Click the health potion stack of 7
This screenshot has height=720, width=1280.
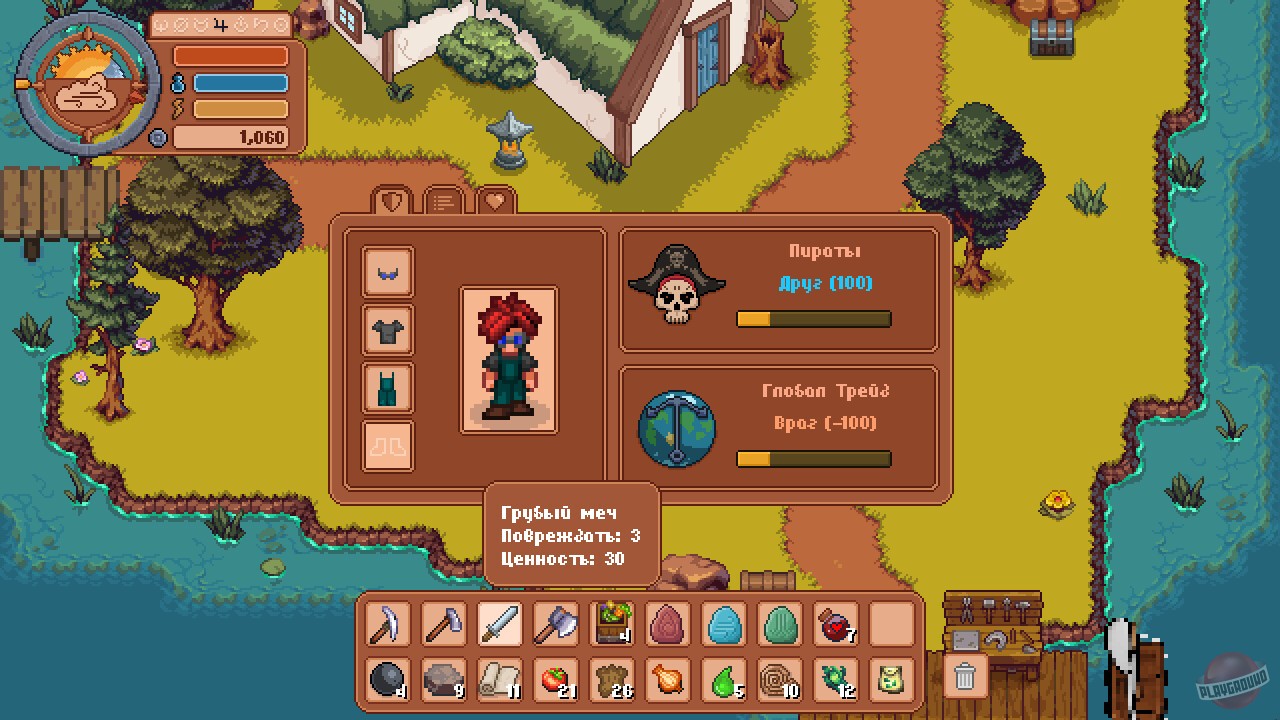[x=835, y=624]
